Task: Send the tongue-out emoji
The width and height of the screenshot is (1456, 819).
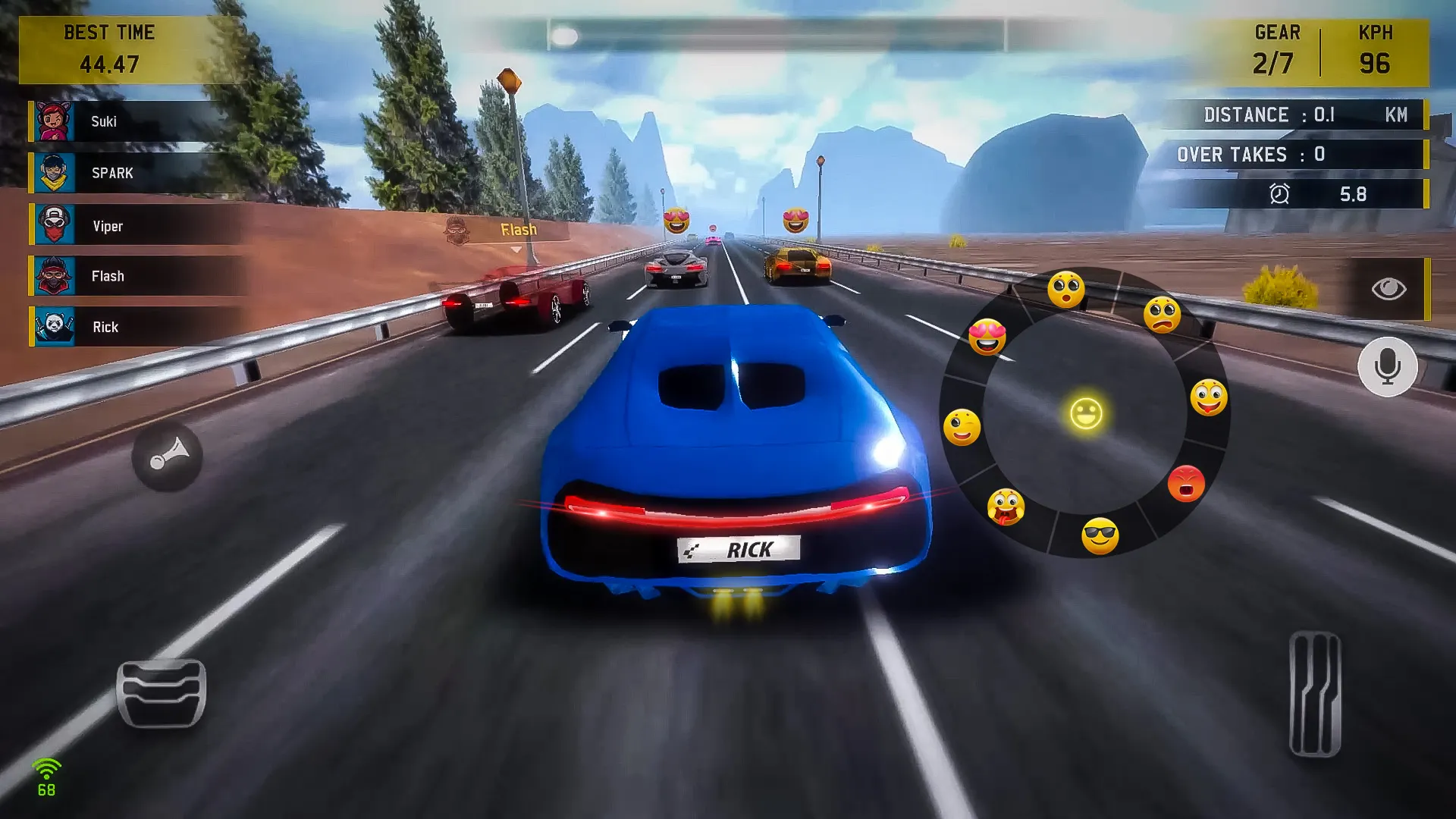Action: [x=1006, y=507]
